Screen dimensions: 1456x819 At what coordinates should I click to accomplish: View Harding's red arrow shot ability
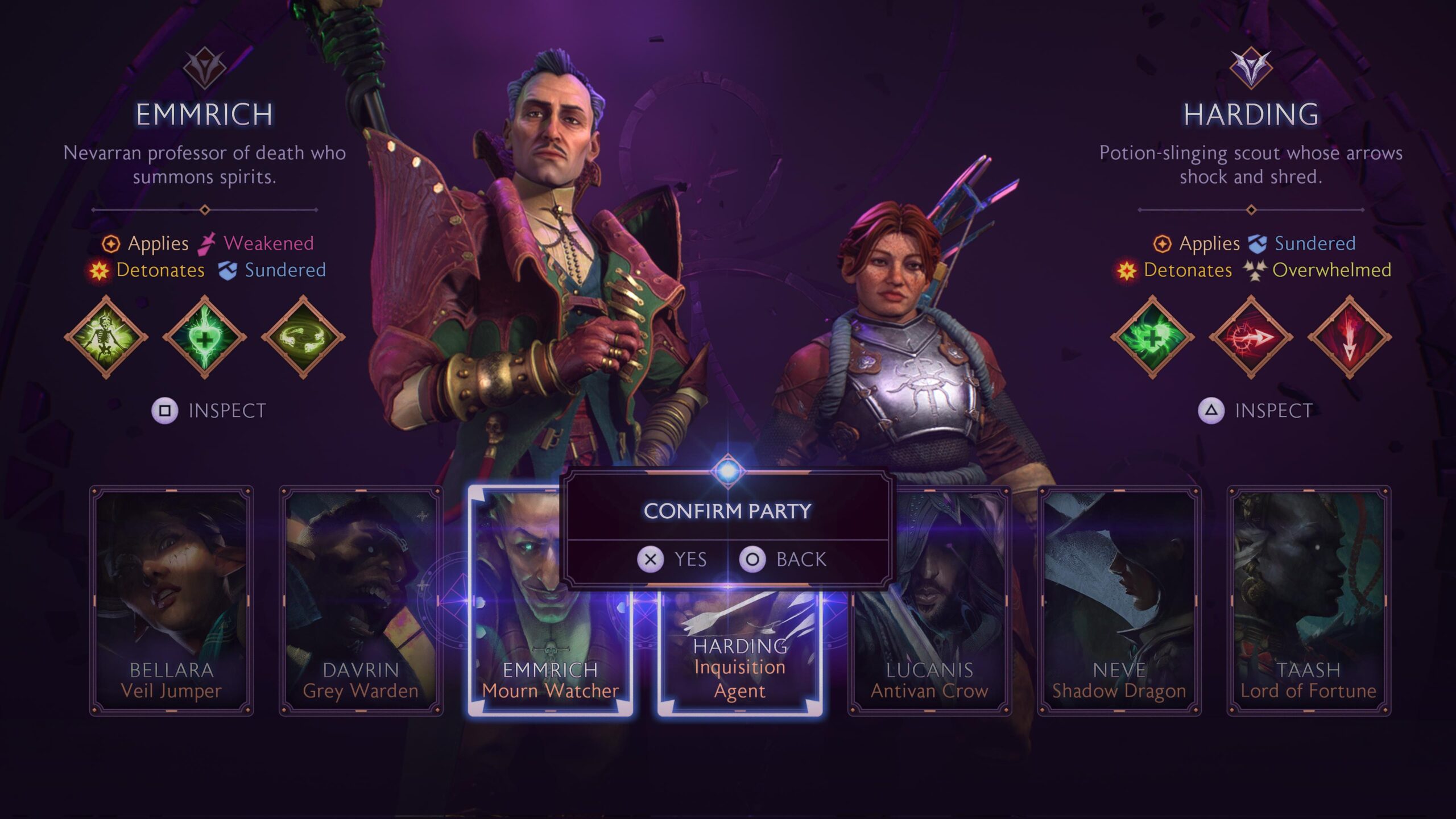click(1251, 337)
